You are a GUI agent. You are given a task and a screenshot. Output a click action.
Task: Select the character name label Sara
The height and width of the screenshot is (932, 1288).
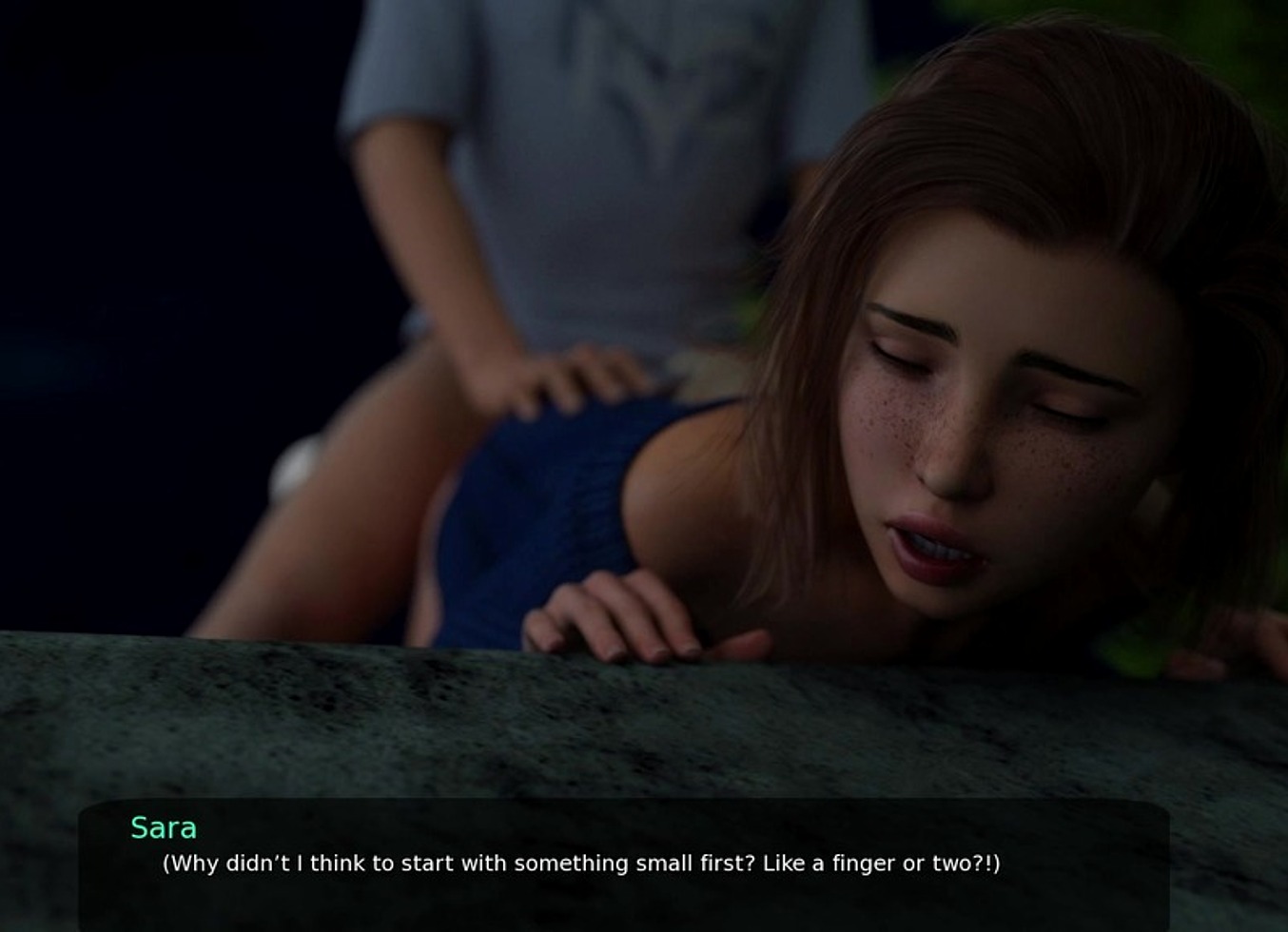pyautogui.click(x=164, y=828)
